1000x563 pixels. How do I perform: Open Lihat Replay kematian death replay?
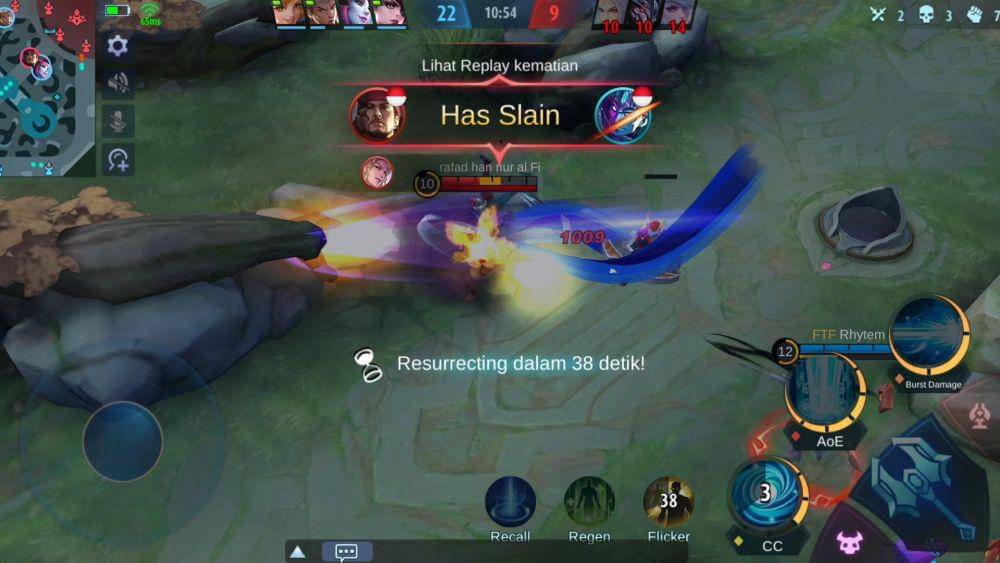499,66
